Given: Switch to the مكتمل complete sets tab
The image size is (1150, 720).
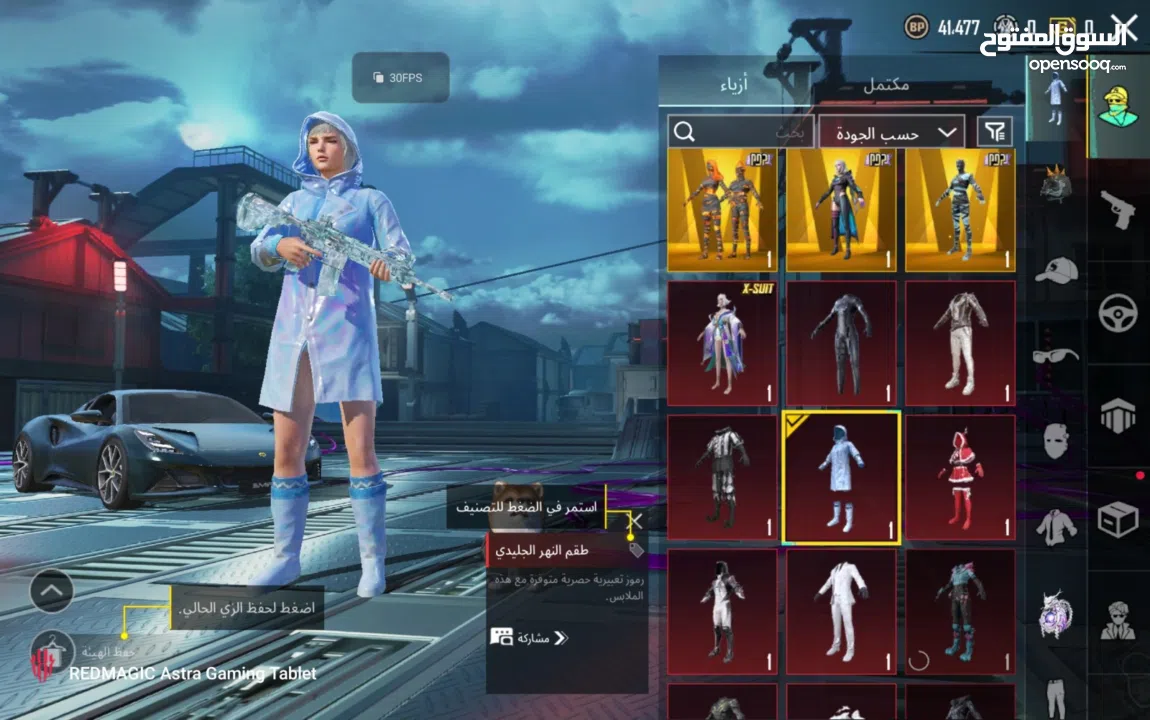Looking at the screenshot, I should (x=886, y=86).
